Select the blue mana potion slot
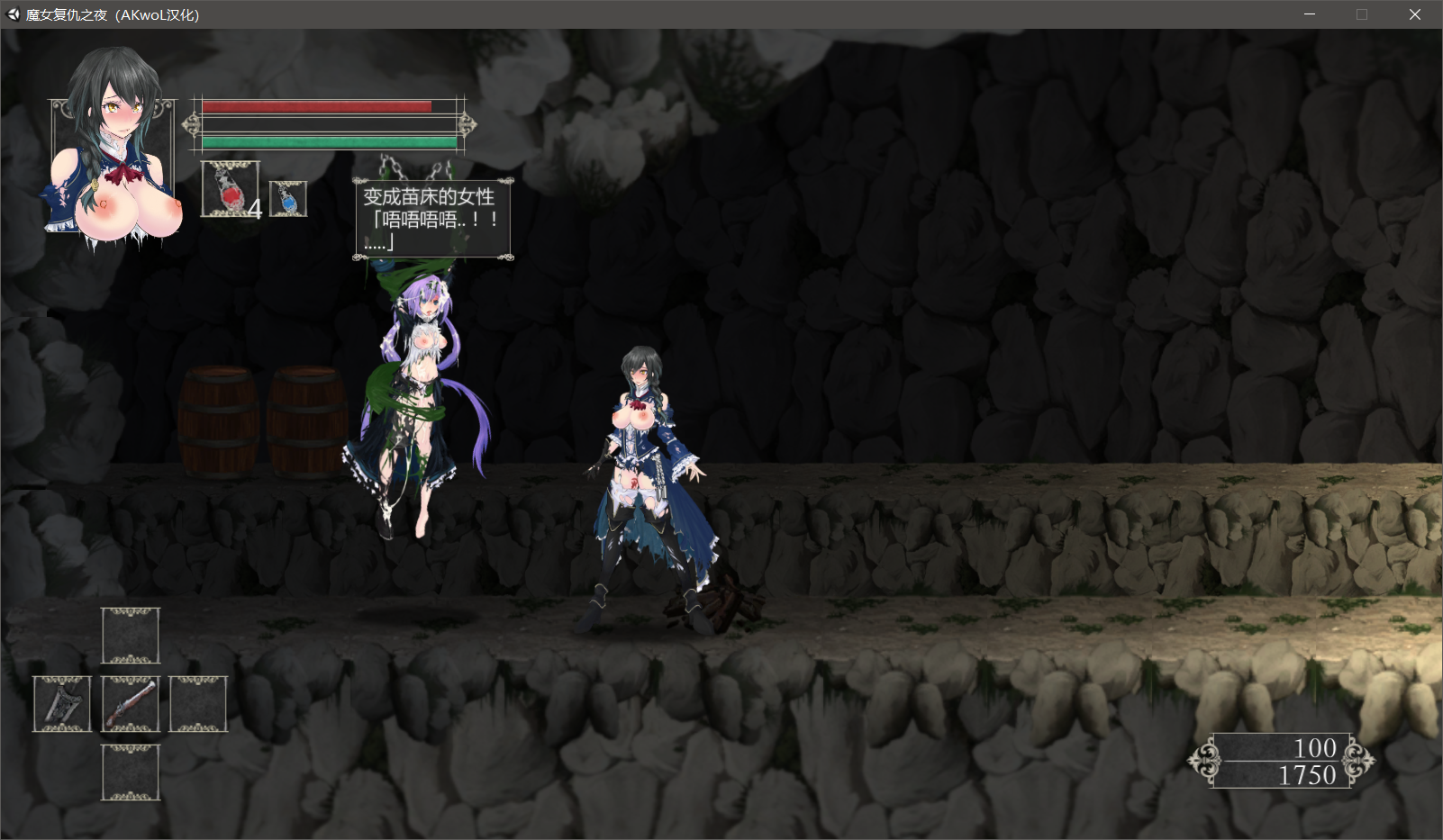The image size is (1443, 840). click(288, 199)
